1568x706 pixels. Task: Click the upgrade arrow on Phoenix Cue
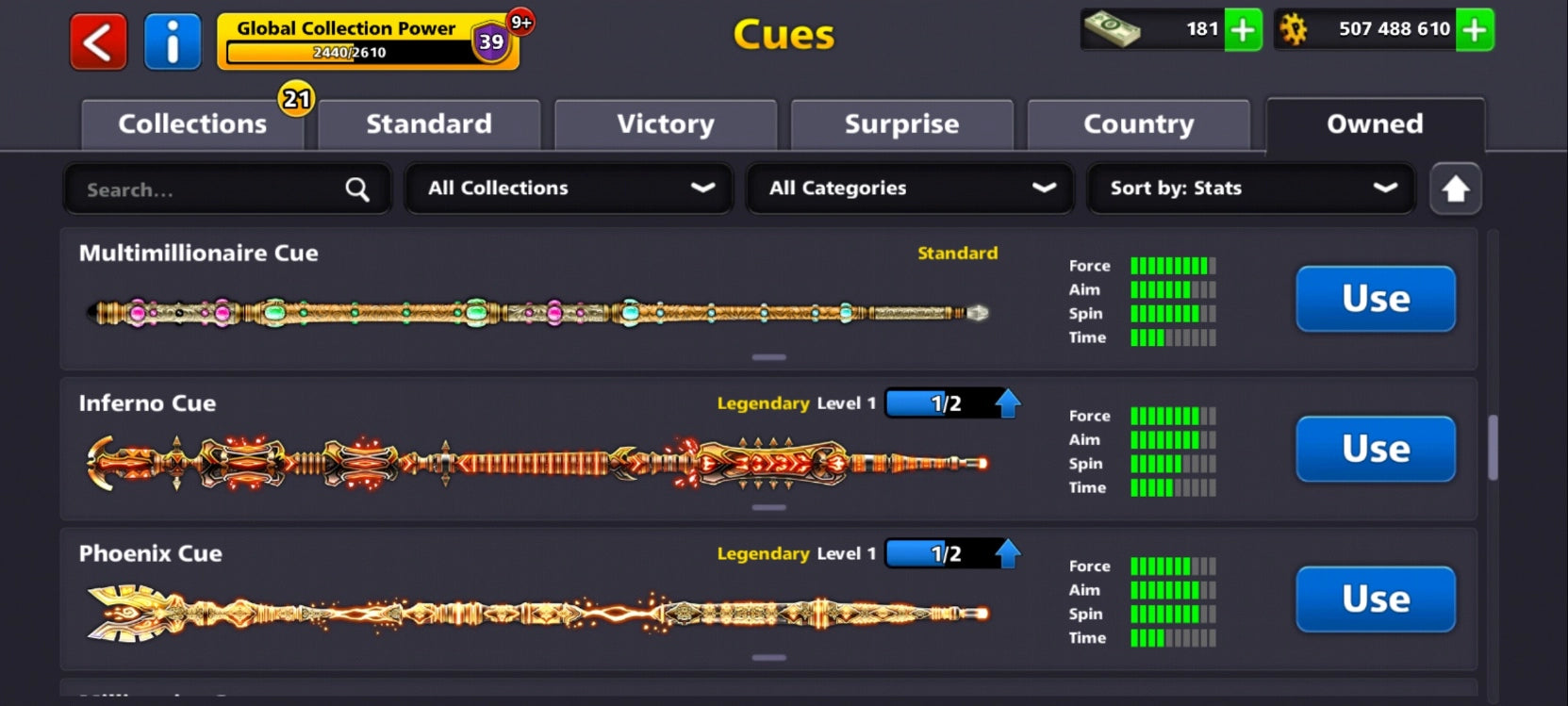click(x=1009, y=553)
